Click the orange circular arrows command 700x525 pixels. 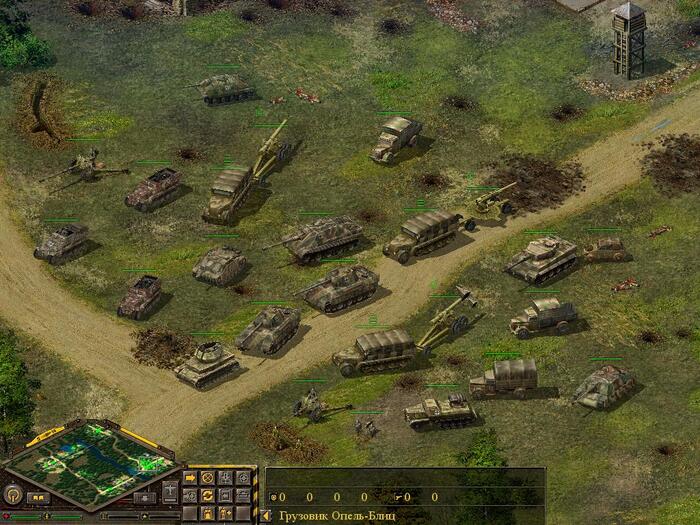click(208, 494)
